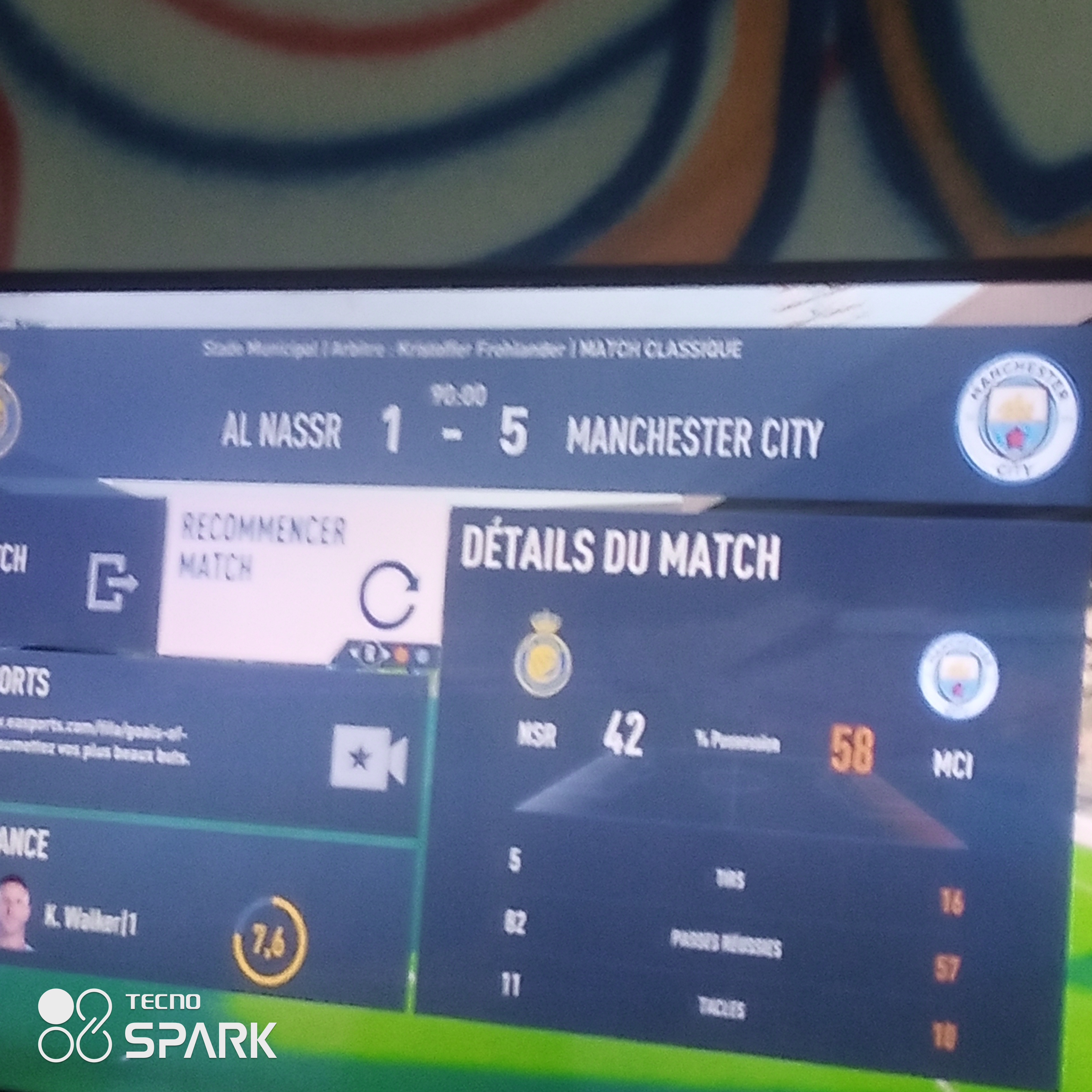The height and width of the screenshot is (1092, 1092).
Task: Choose the exit match tile with door arrow icon
Action: tap(79, 577)
